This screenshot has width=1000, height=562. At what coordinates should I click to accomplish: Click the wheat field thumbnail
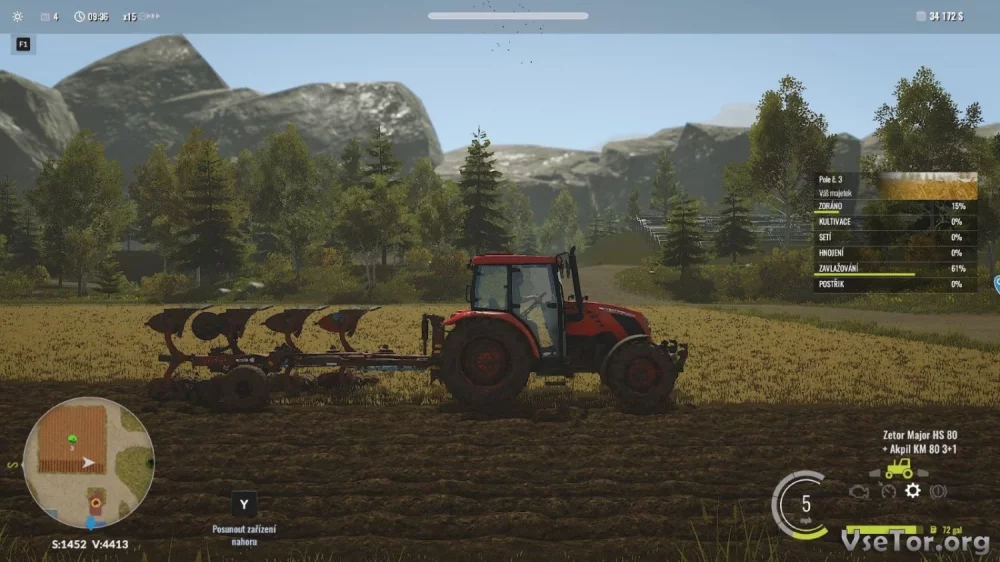pyautogui.click(x=928, y=186)
